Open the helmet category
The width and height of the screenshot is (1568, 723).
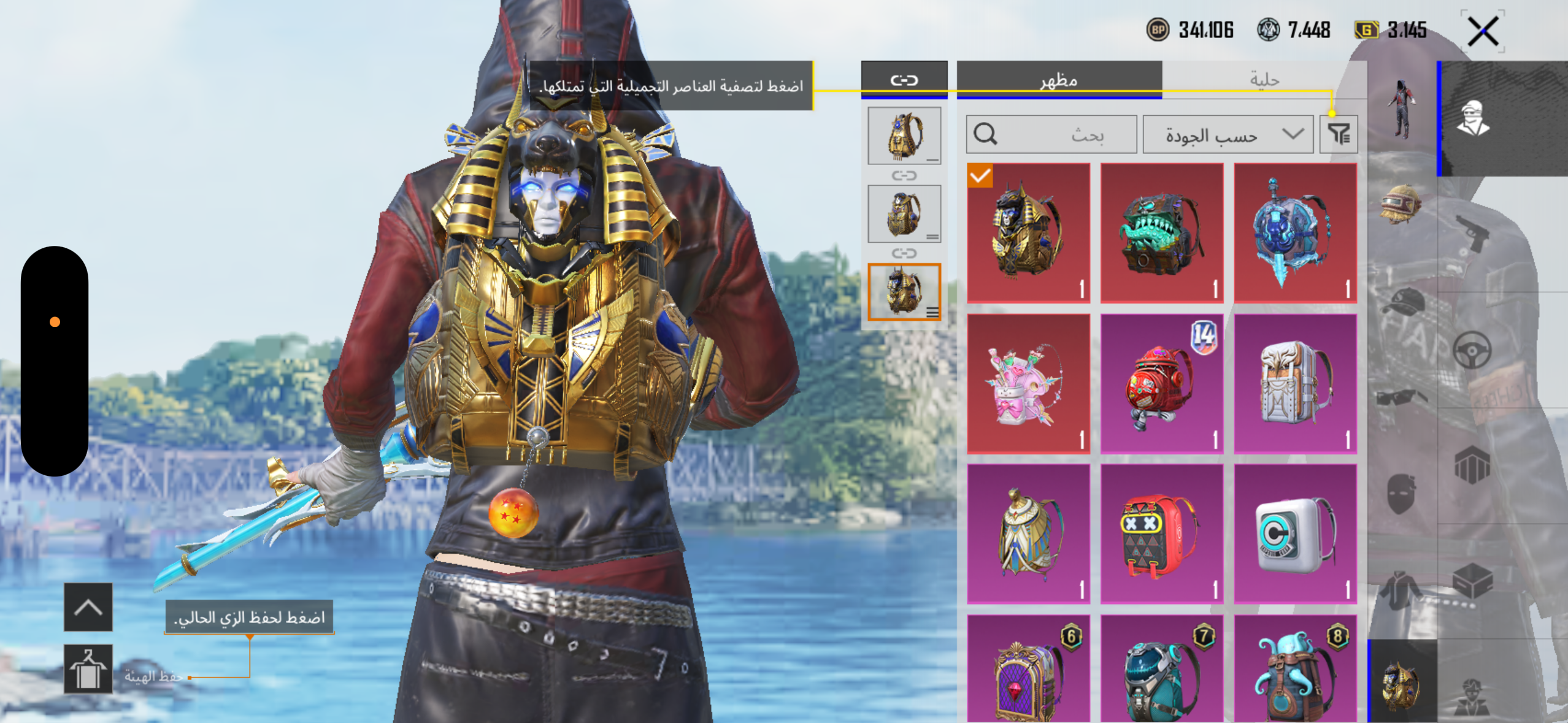[x=1401, y=204]
